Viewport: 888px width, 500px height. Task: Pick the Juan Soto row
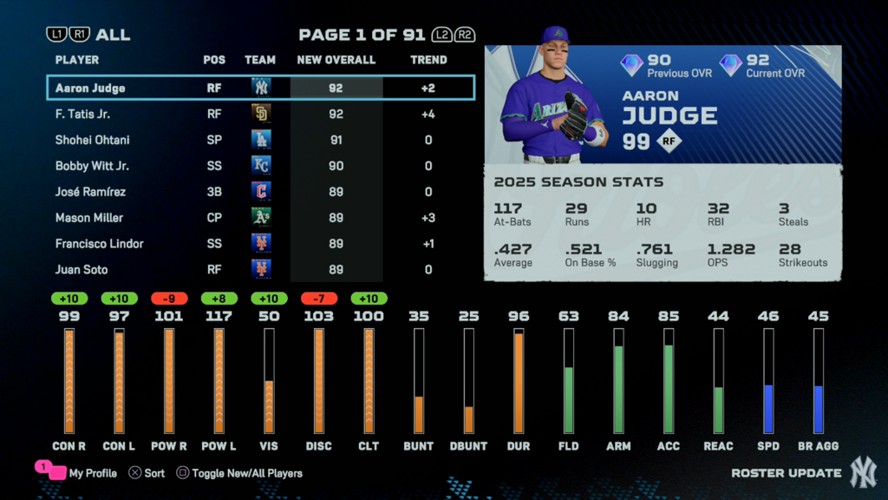tap(260, 270)
